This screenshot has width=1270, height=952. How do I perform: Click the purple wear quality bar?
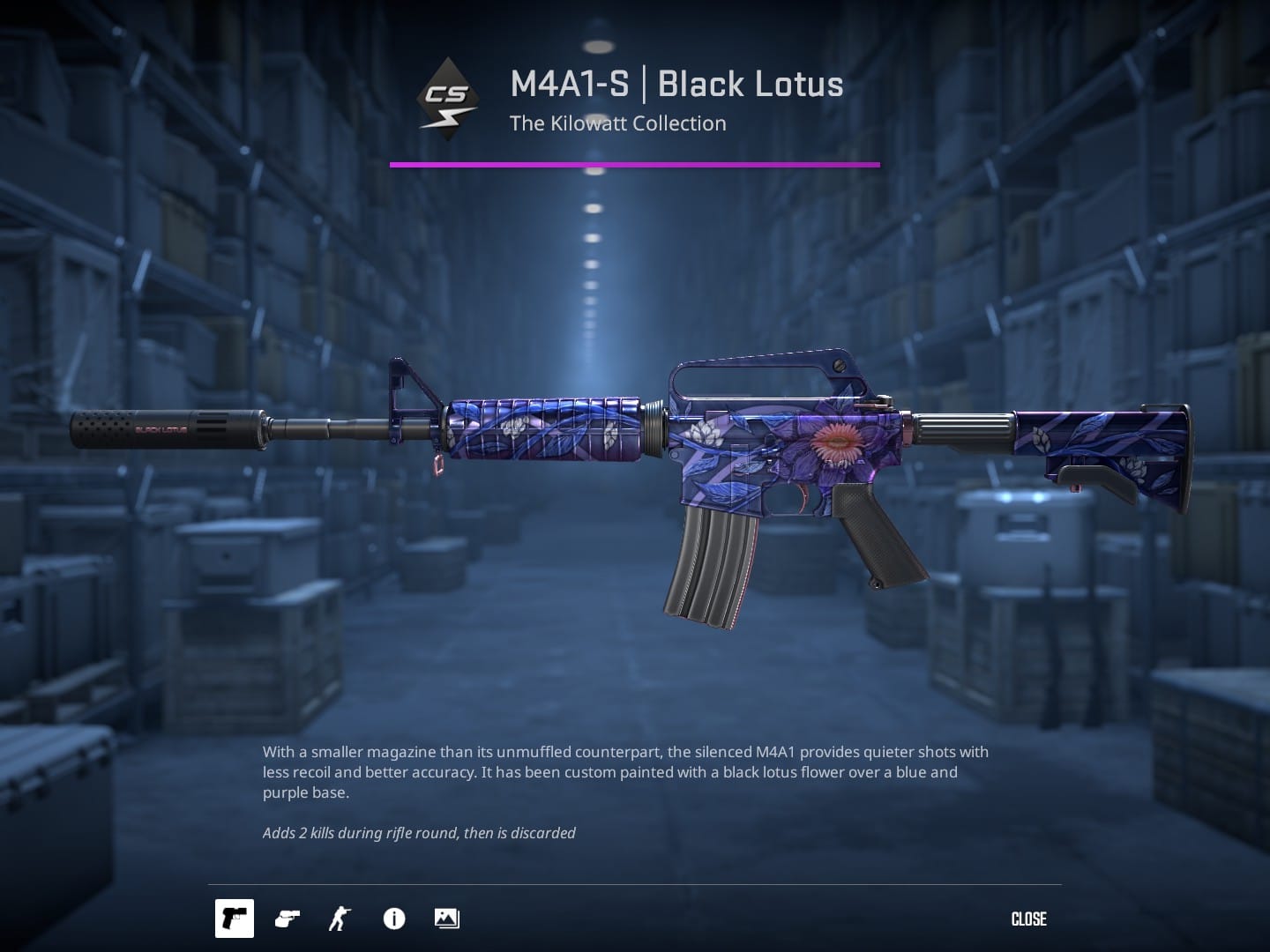tap(635, 163)
